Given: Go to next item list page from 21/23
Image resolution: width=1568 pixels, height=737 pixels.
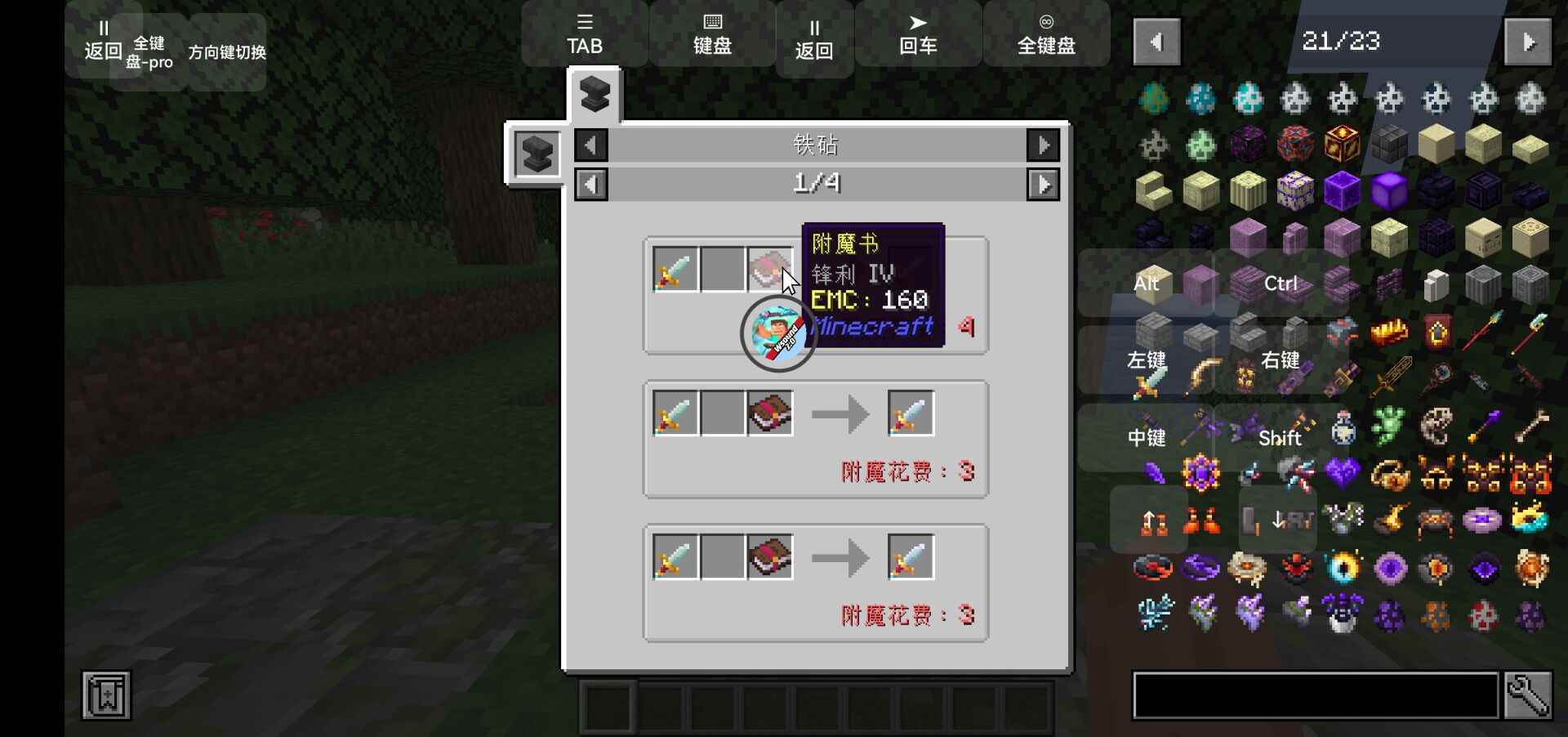Looking at the screenshot, I should [x=1529, y=42].
